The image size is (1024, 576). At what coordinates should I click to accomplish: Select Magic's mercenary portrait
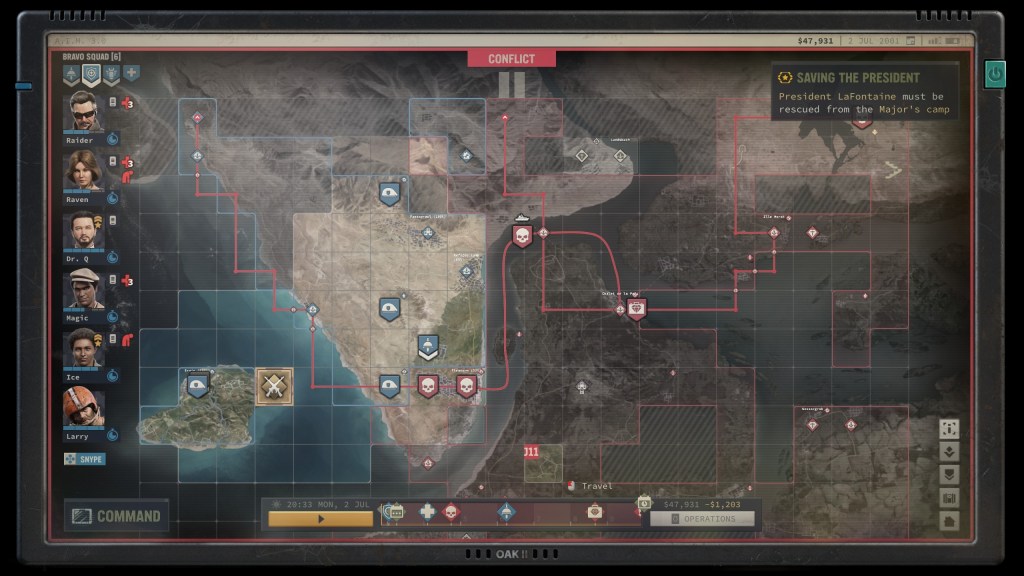[85, 289]
